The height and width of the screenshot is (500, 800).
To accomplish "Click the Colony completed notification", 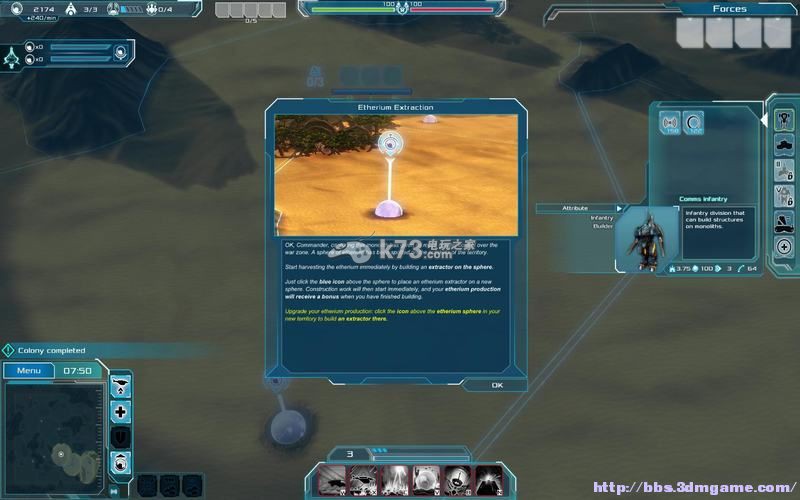I will point(50,351).
